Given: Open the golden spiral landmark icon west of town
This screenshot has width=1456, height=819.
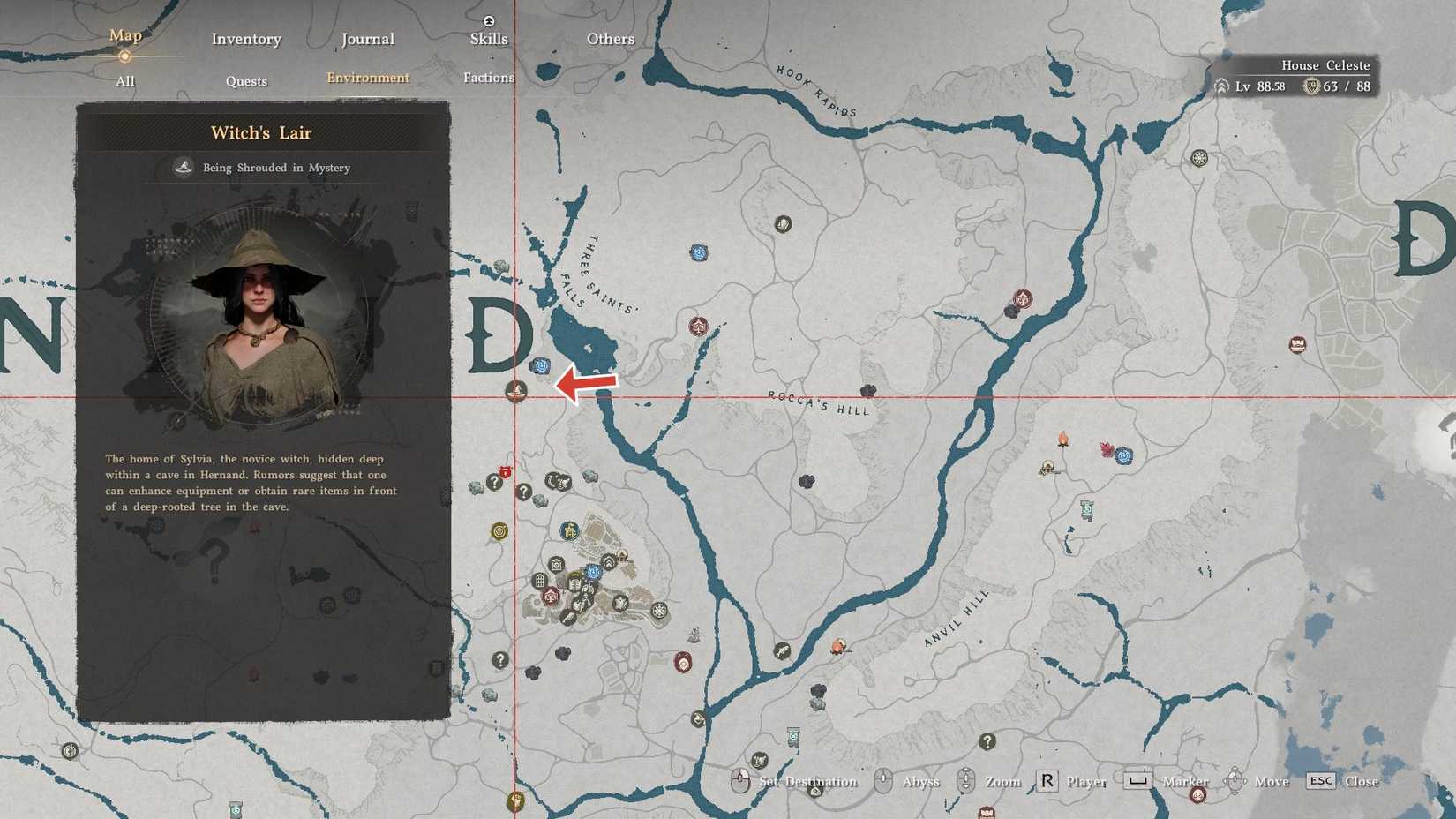Looking at the screenshot, I should pos(499,532).
